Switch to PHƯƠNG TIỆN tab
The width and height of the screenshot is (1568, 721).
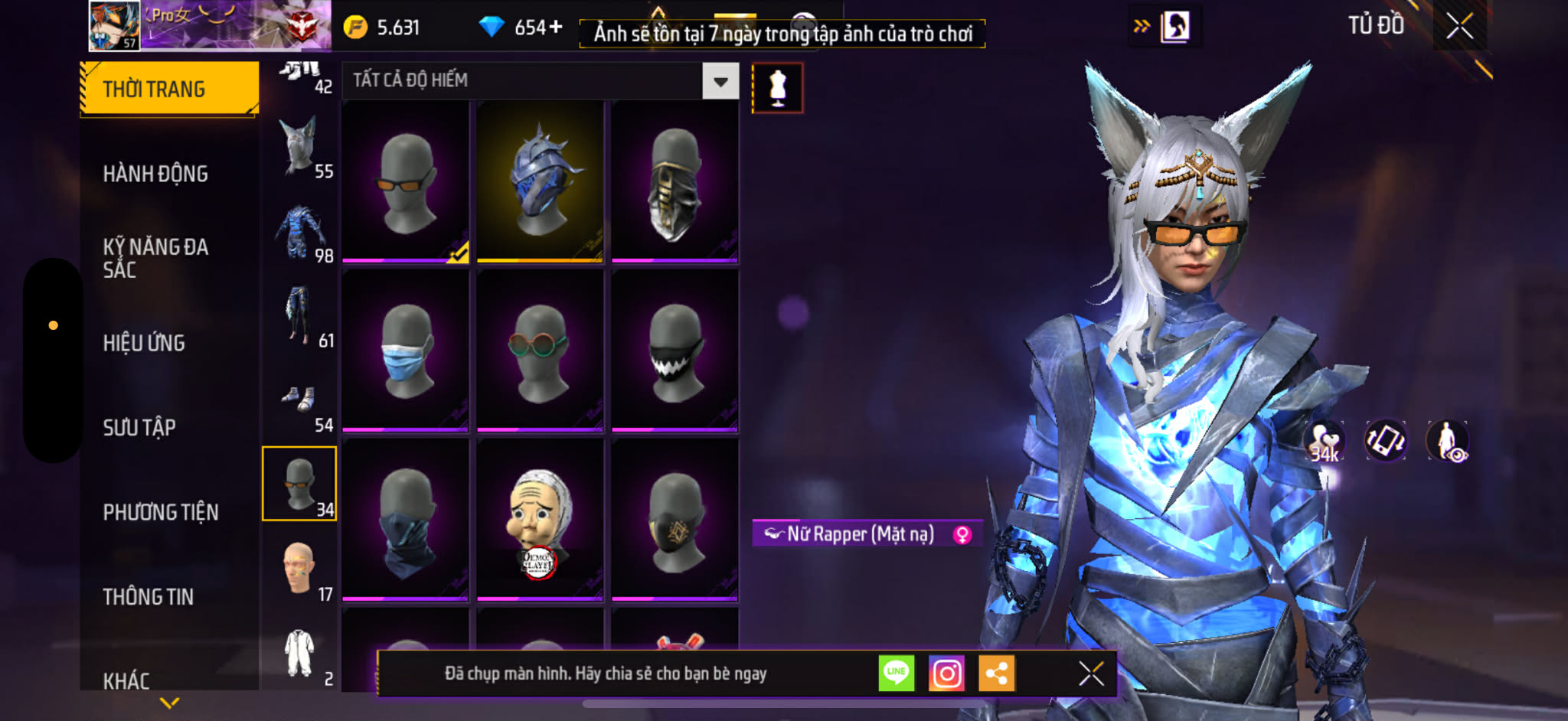161,512
